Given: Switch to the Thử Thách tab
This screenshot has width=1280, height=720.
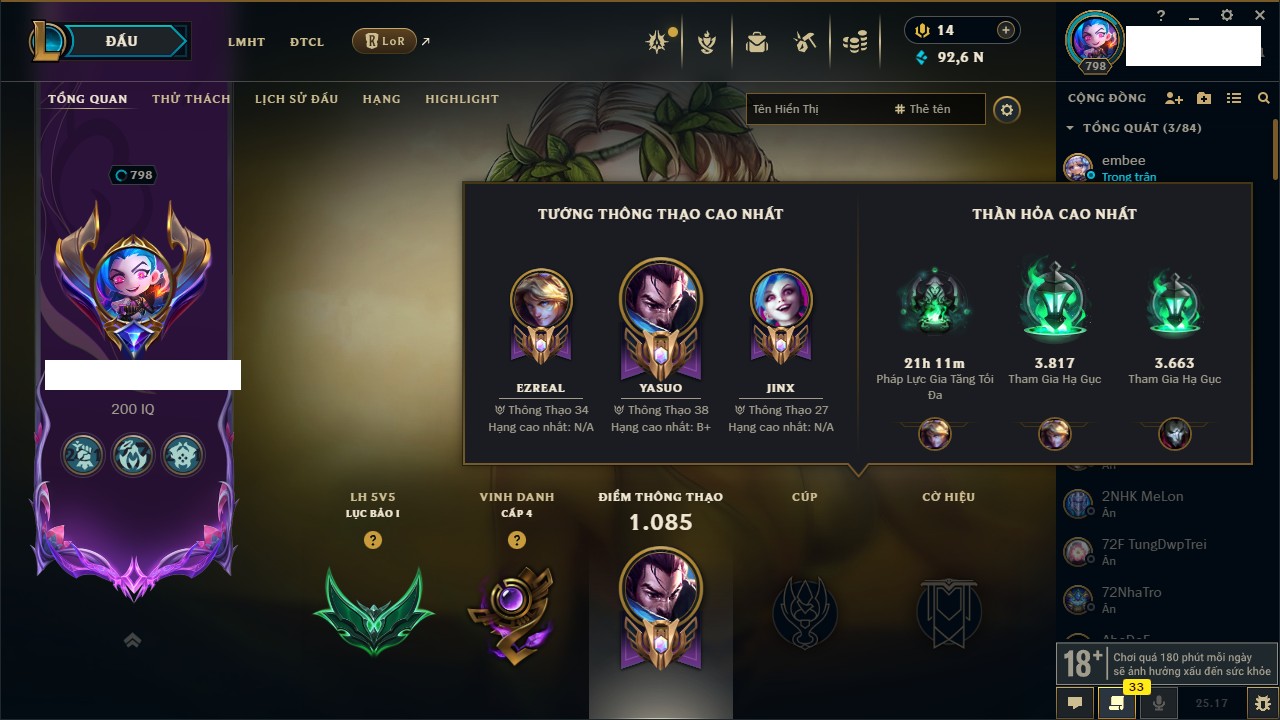Looking at the screenshot, I should (x=191, y=99).
